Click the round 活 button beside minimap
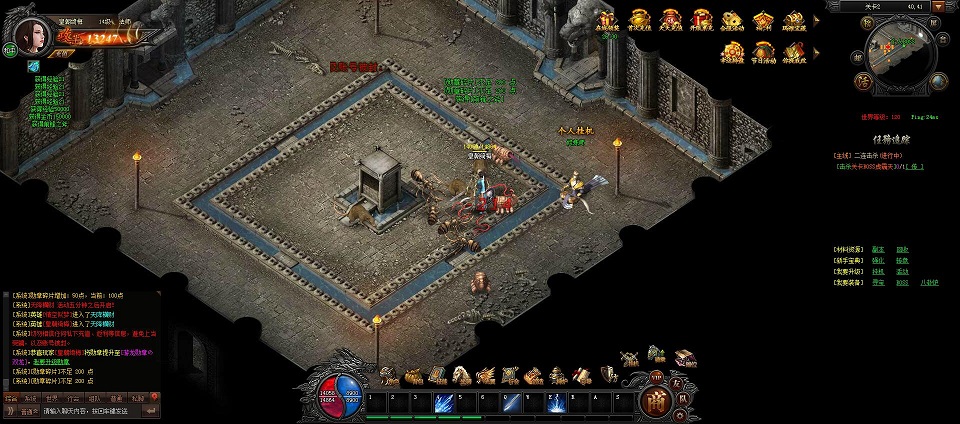The image size is (960, 424). point(863,81)
